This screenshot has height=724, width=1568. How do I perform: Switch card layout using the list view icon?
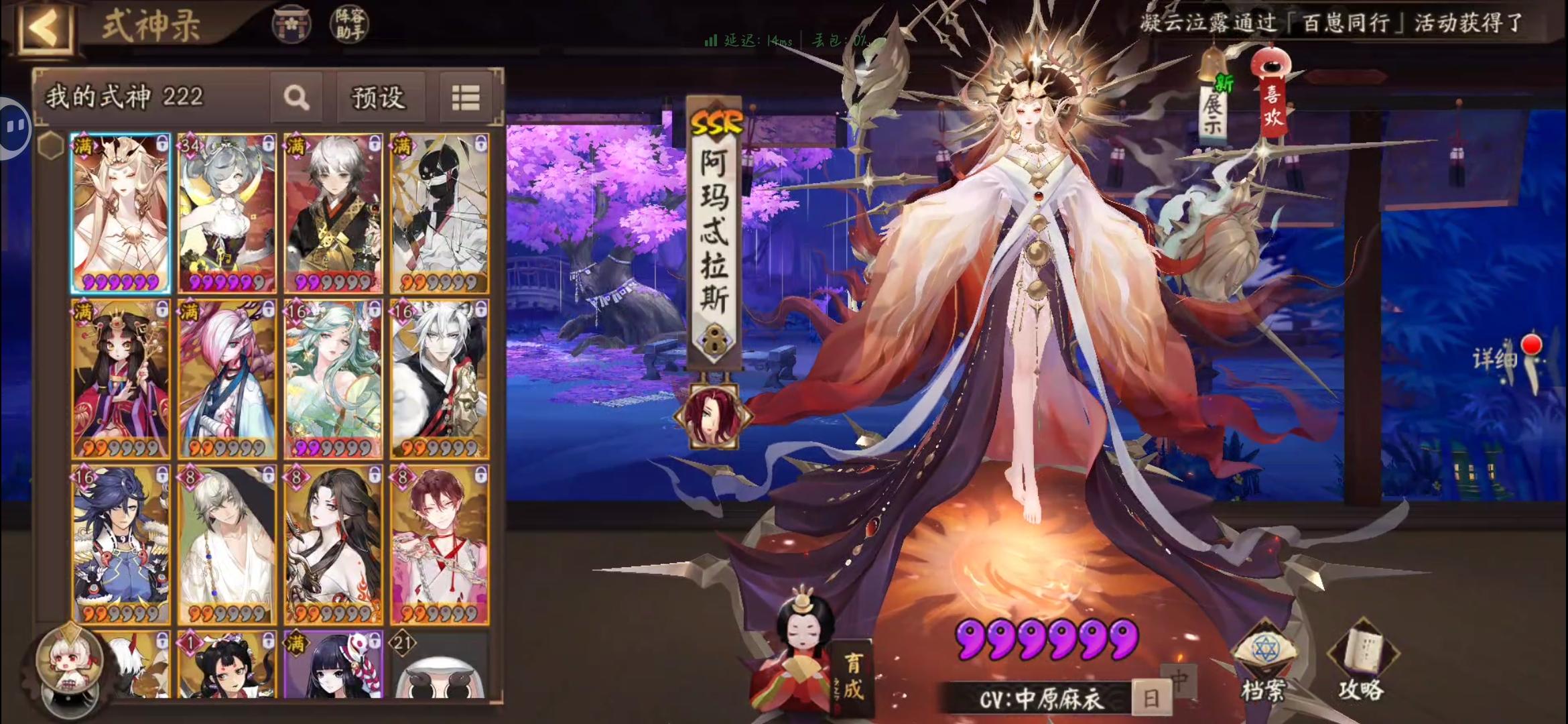[466, 97]
